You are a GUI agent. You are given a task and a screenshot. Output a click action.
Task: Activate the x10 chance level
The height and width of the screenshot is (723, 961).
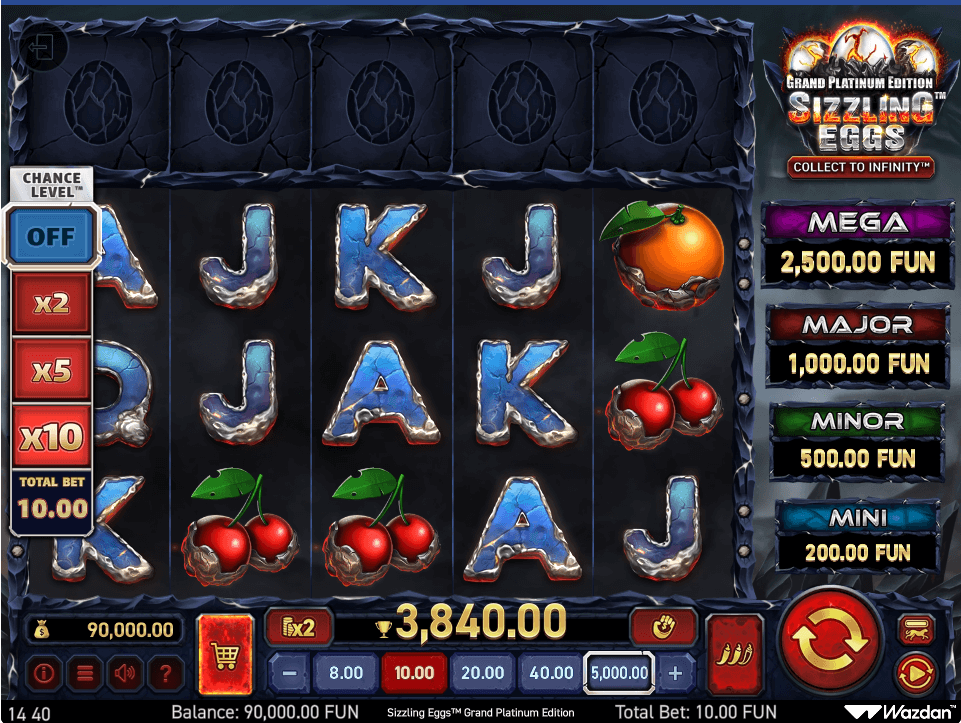point(51,436)
